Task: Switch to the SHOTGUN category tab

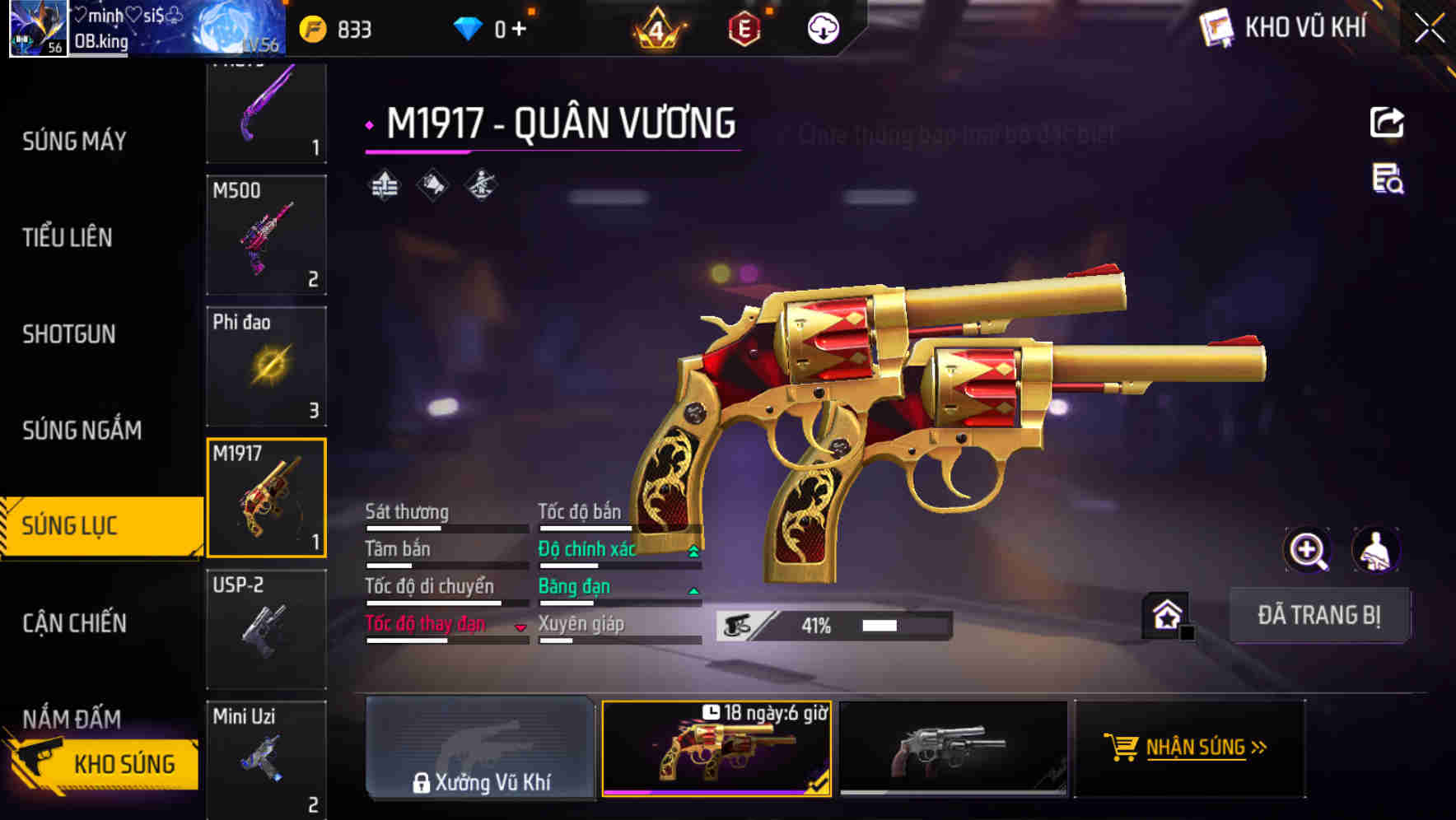Action: coord(69,334)
